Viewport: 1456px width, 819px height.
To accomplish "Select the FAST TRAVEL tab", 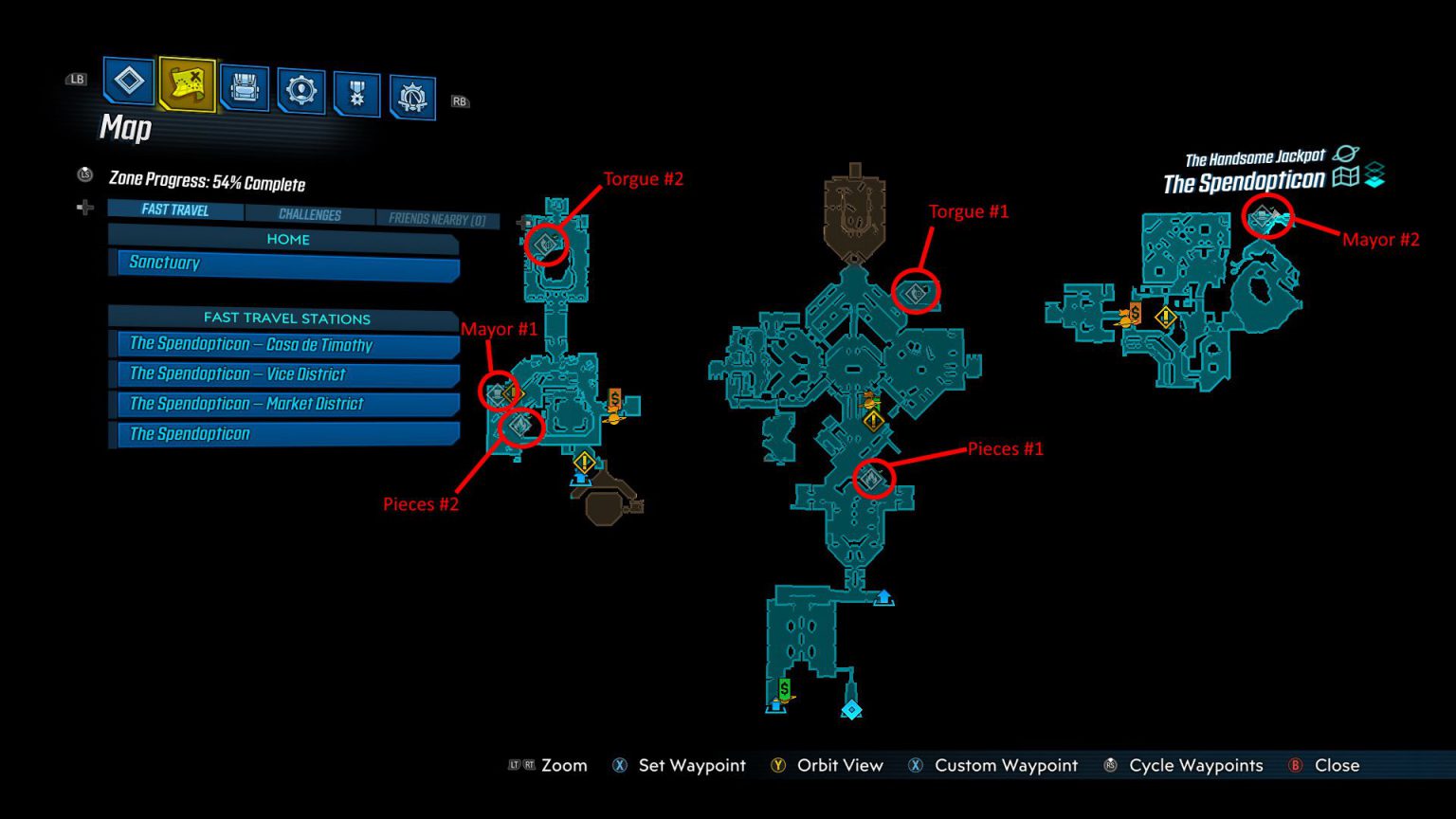I will [x=173, y=209].
